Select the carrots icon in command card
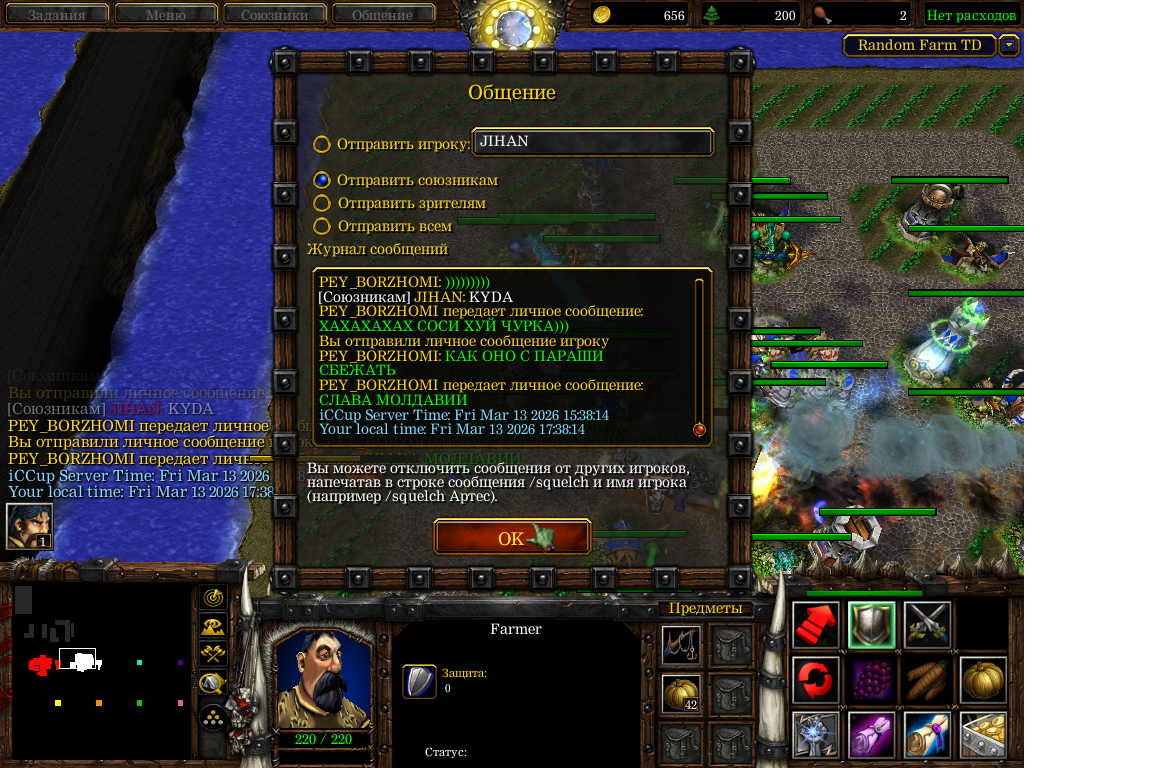This screenshot has width=1152, height=768. pos(927,680)
